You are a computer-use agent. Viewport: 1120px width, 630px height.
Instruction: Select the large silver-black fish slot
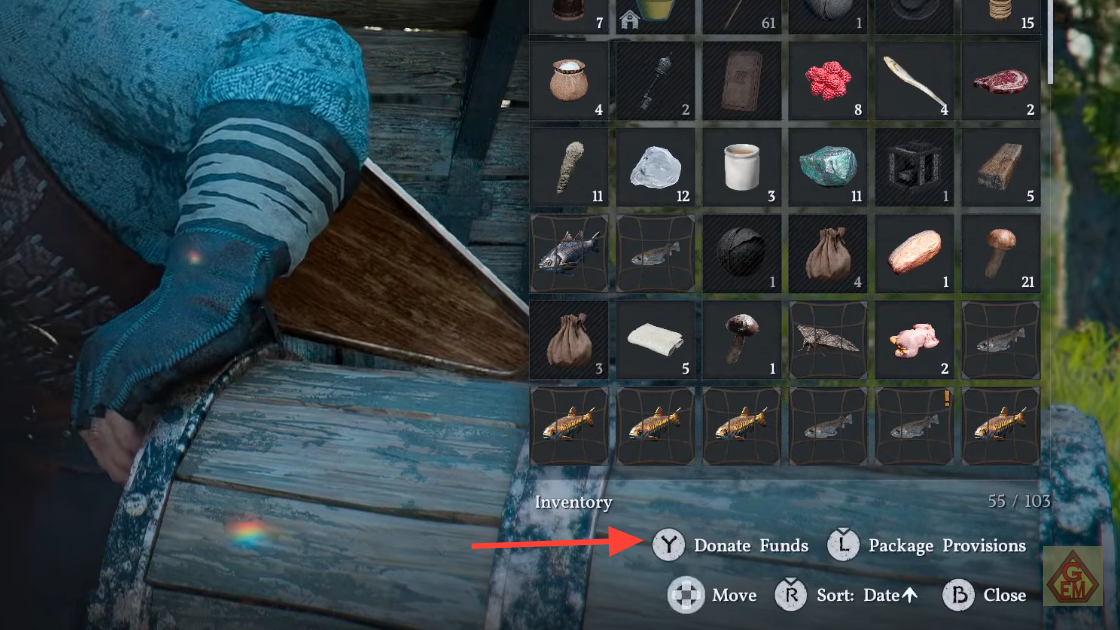569,254
